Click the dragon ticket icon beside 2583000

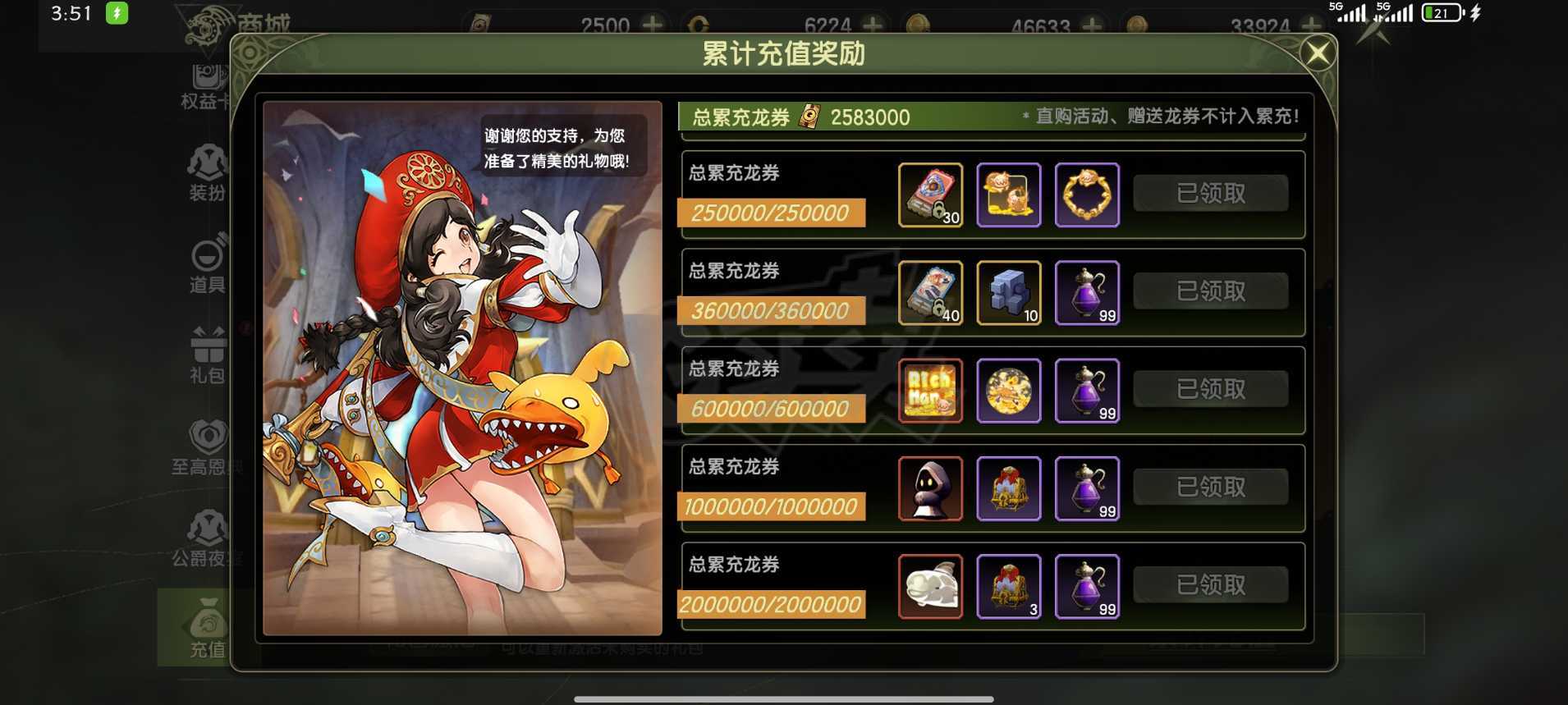point(809,117)
